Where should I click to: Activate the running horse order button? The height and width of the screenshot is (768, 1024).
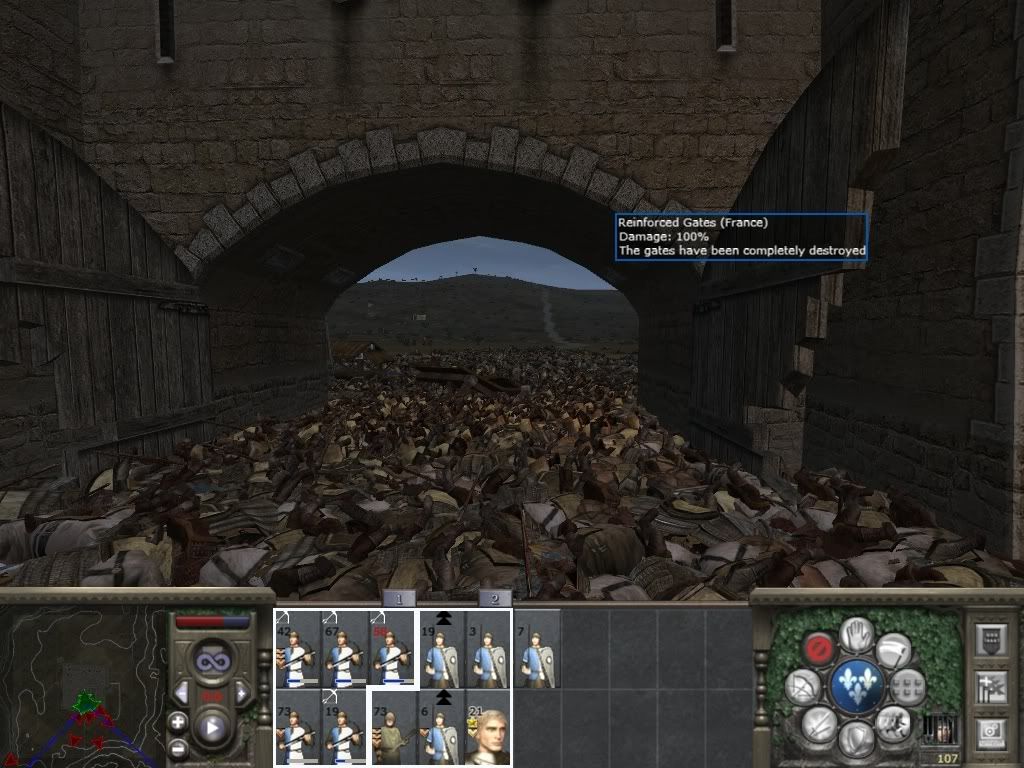tap(895, 722)
